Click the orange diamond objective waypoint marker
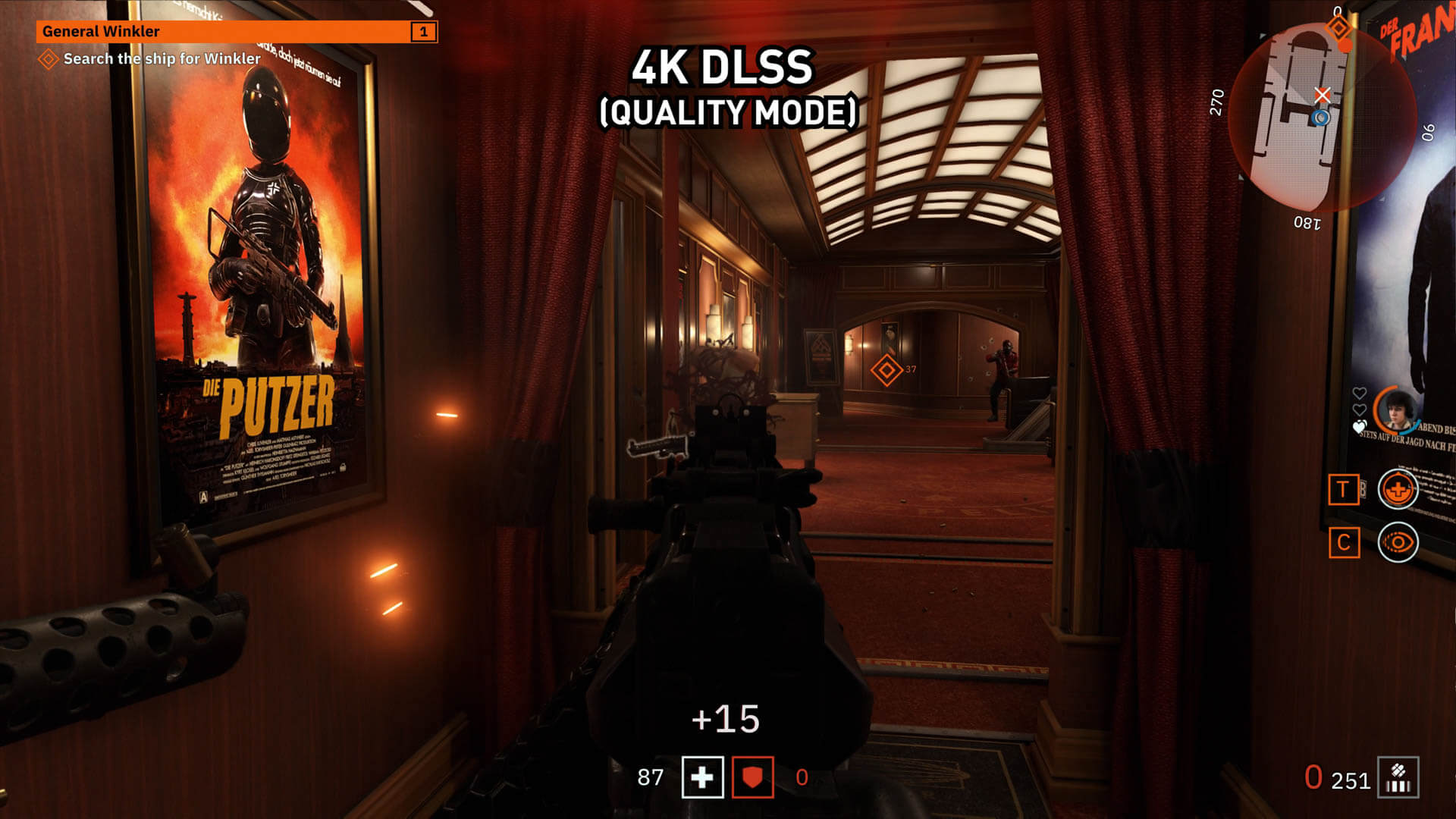Image resolution: width=1456 pixels, height=819 pixels. pyautogui.click(x=886, y=370)
